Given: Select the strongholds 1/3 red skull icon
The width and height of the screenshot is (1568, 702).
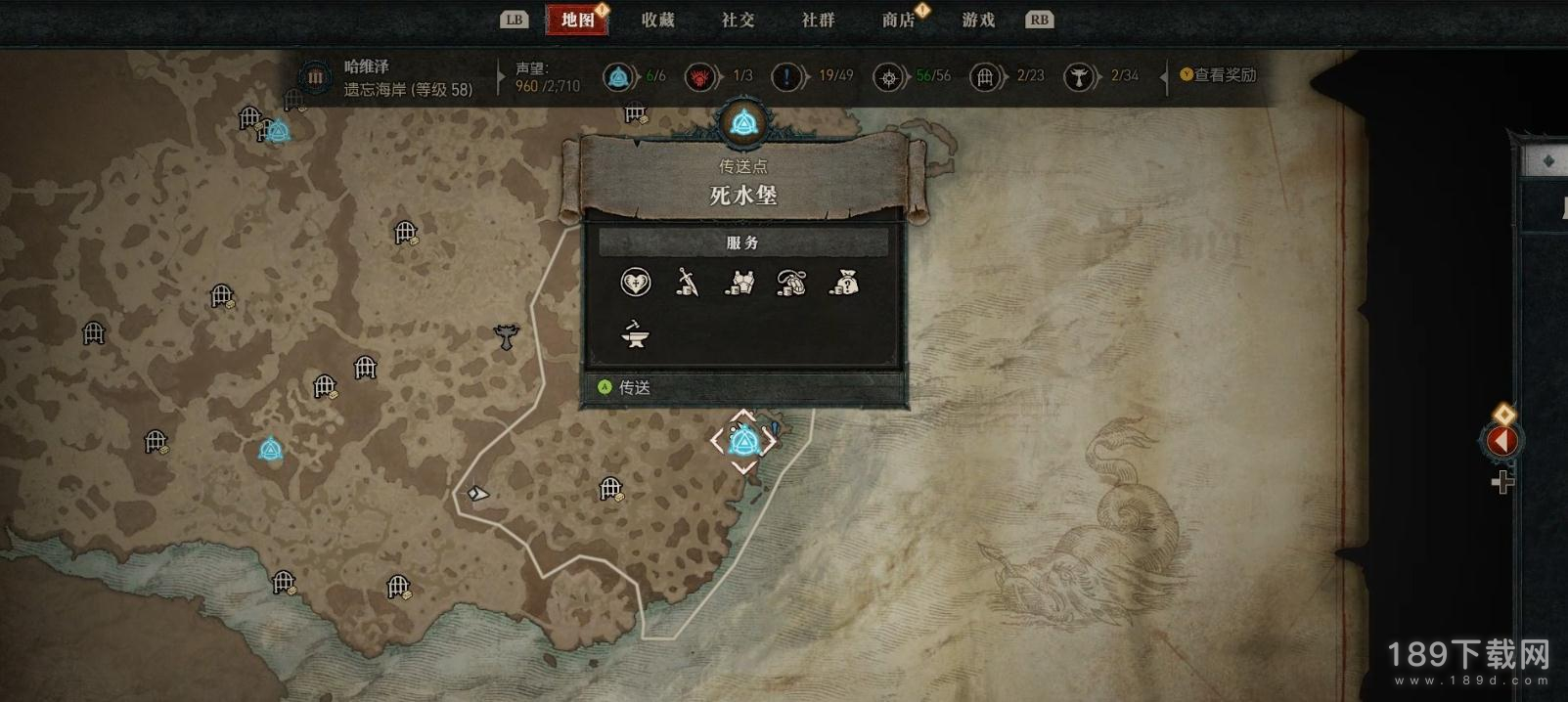Looking at the screenshot, I should (x=700, y=76).
